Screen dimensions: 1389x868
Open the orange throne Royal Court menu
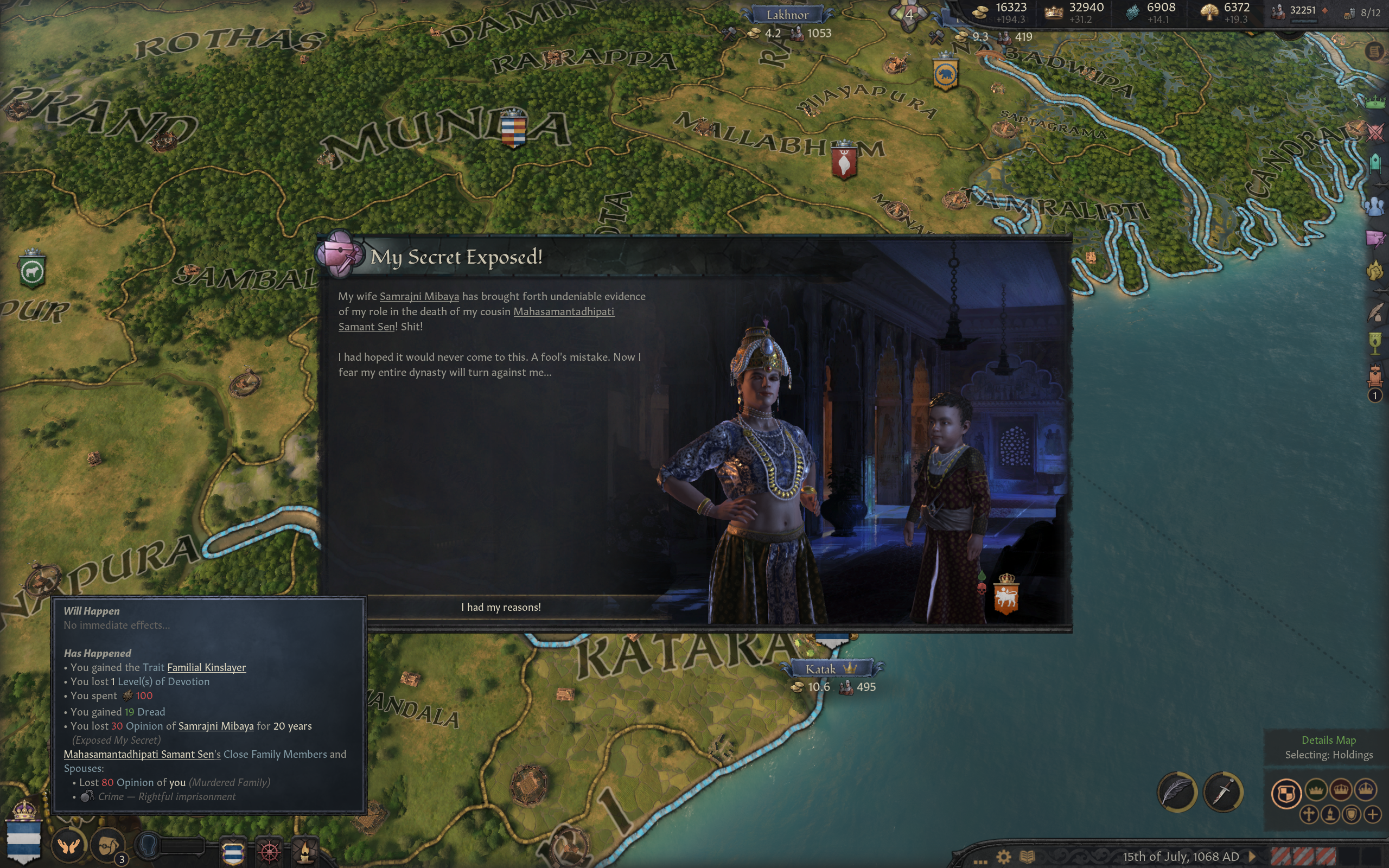tap(1375, 376)
